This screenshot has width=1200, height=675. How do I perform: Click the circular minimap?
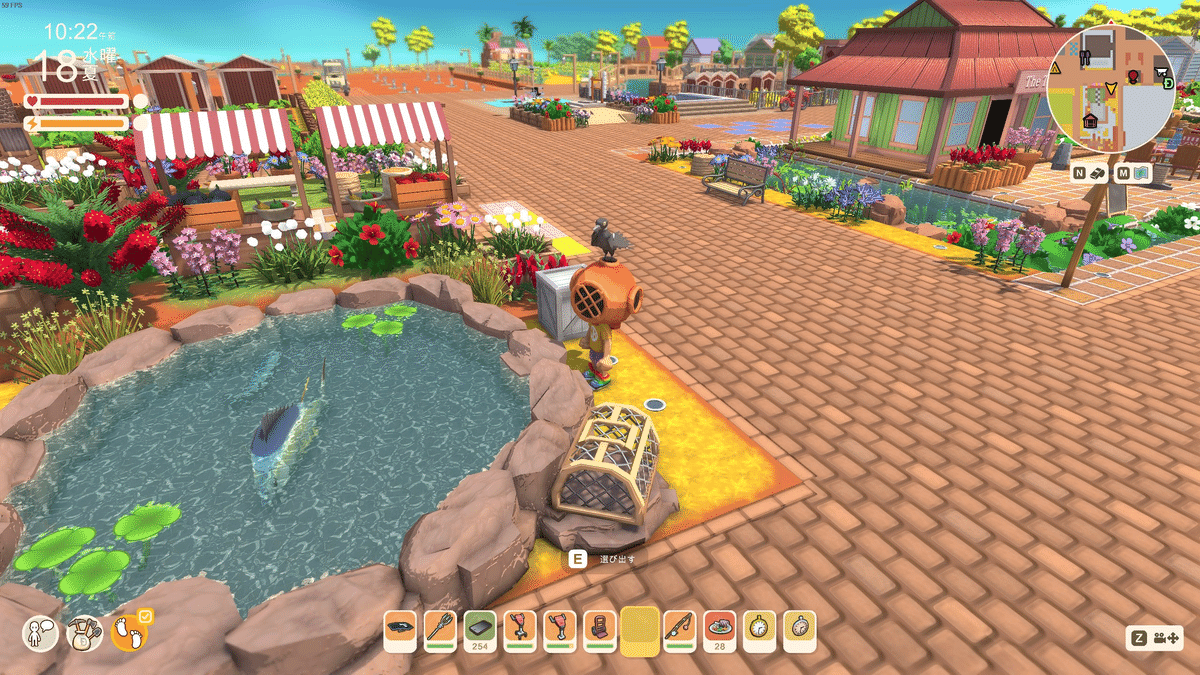(1110, 89)
